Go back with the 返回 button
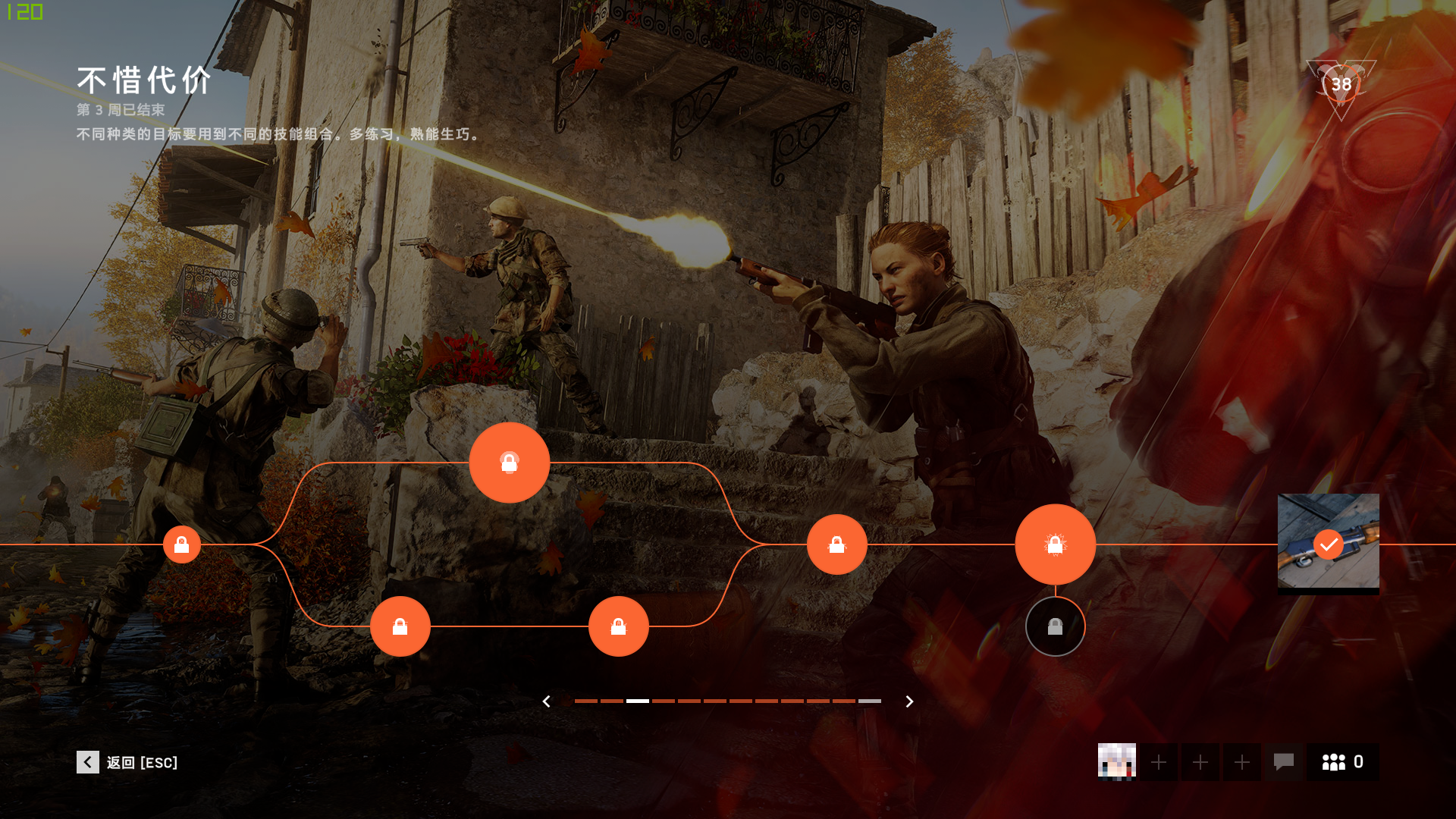The height and width of the screenshot is (819, 1456). click(127, 762)
